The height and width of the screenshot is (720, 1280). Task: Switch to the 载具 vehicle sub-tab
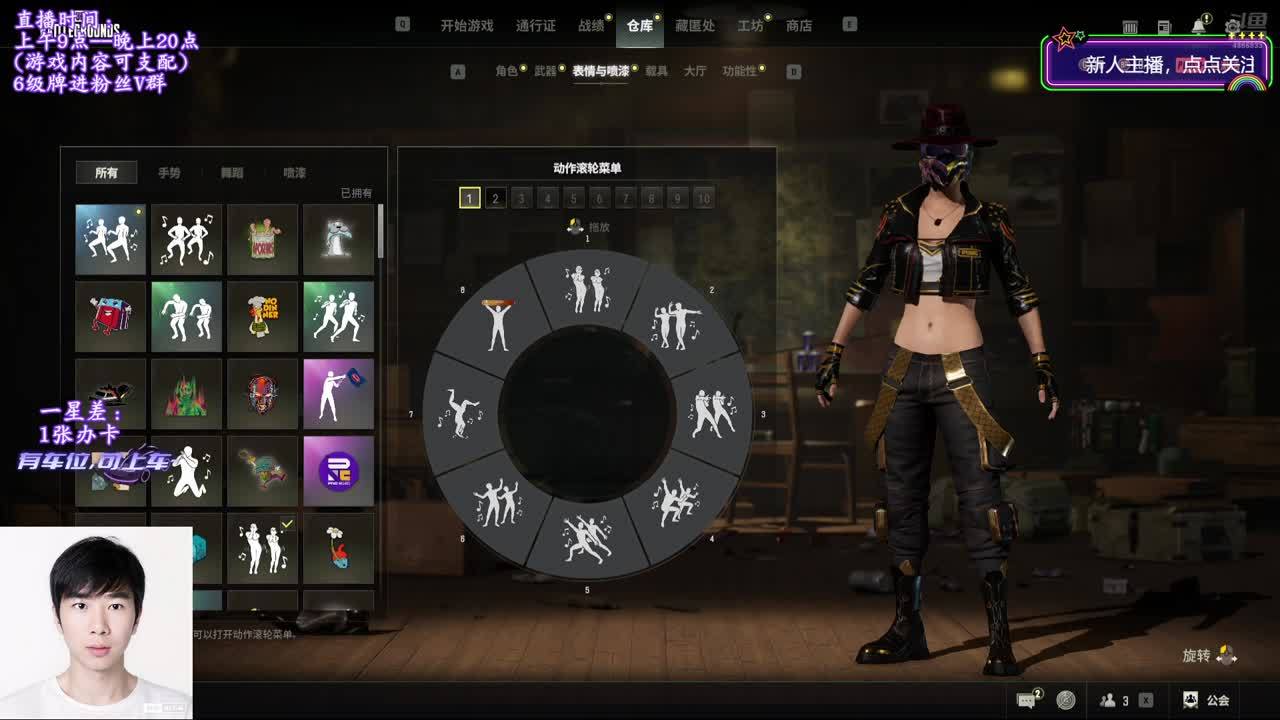(x=656, y=71)
